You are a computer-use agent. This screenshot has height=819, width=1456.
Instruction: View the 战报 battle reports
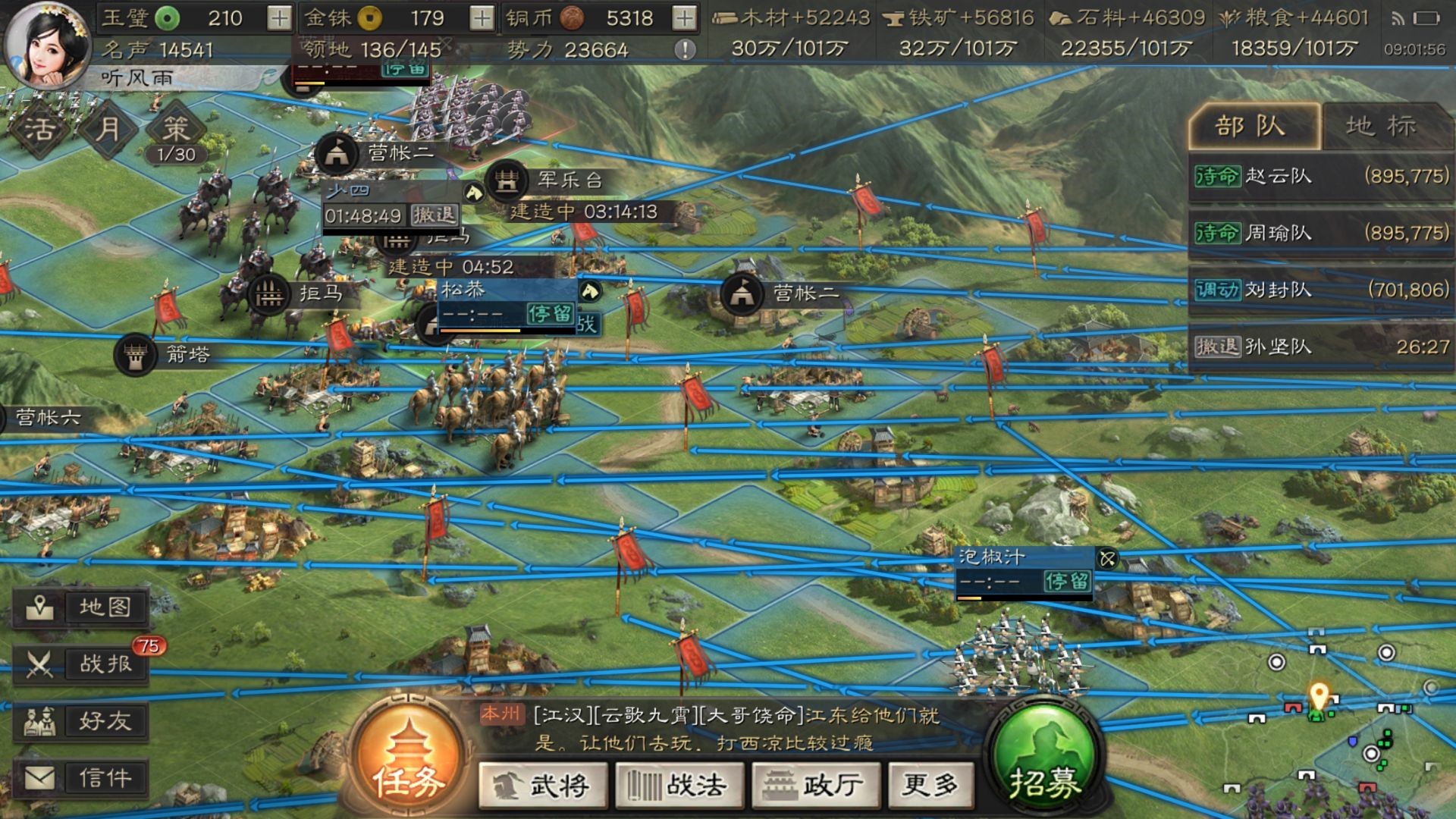coord(83,664)
